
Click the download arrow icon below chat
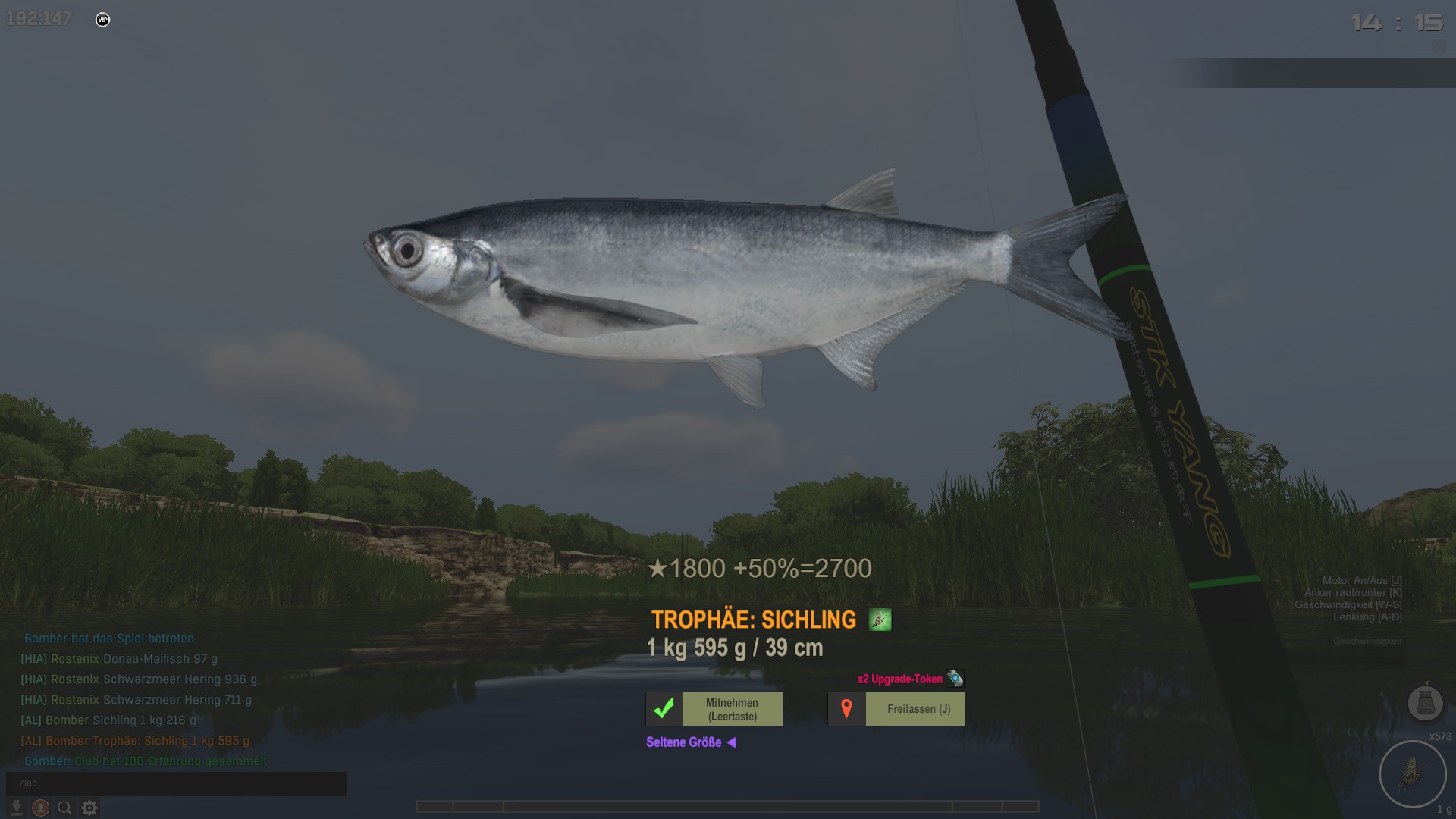(x=16, y=808)
